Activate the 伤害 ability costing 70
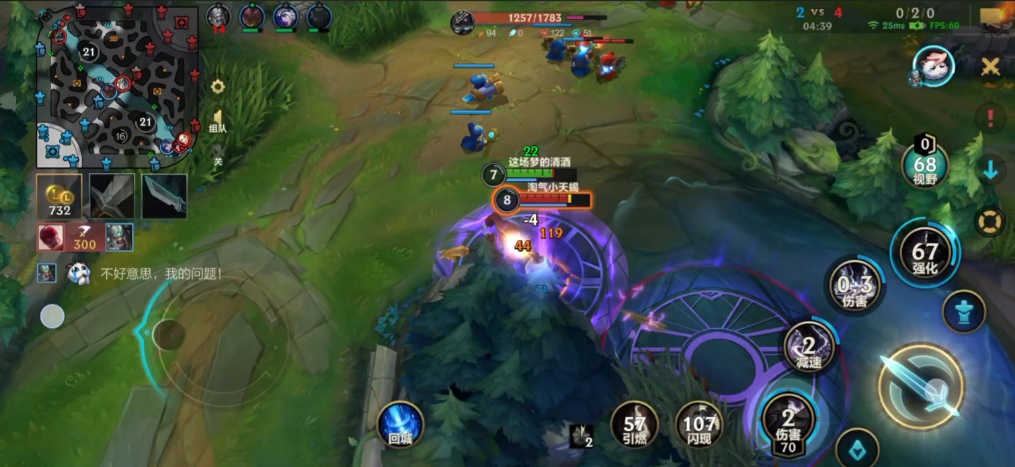1015x467 pixels. click(x=788, y=422)
